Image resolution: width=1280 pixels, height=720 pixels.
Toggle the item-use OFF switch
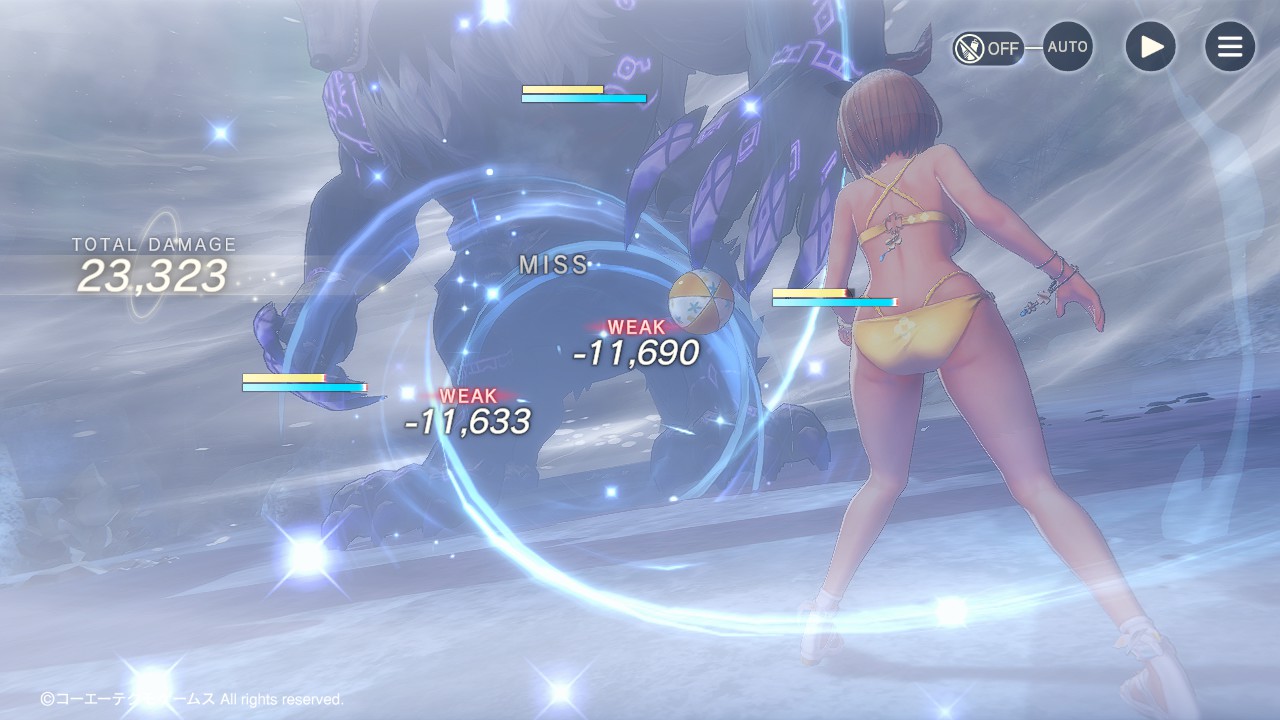(987, 48)
